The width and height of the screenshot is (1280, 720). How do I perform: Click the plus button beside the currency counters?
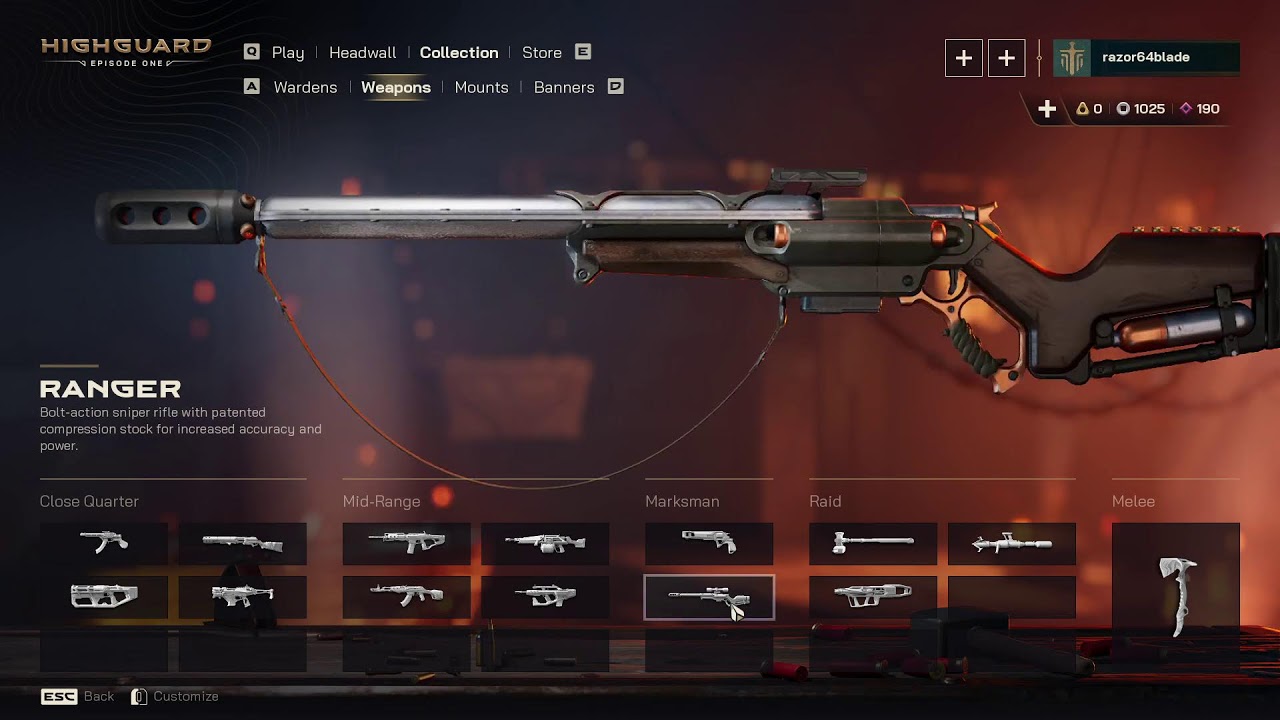(1047, 109)
